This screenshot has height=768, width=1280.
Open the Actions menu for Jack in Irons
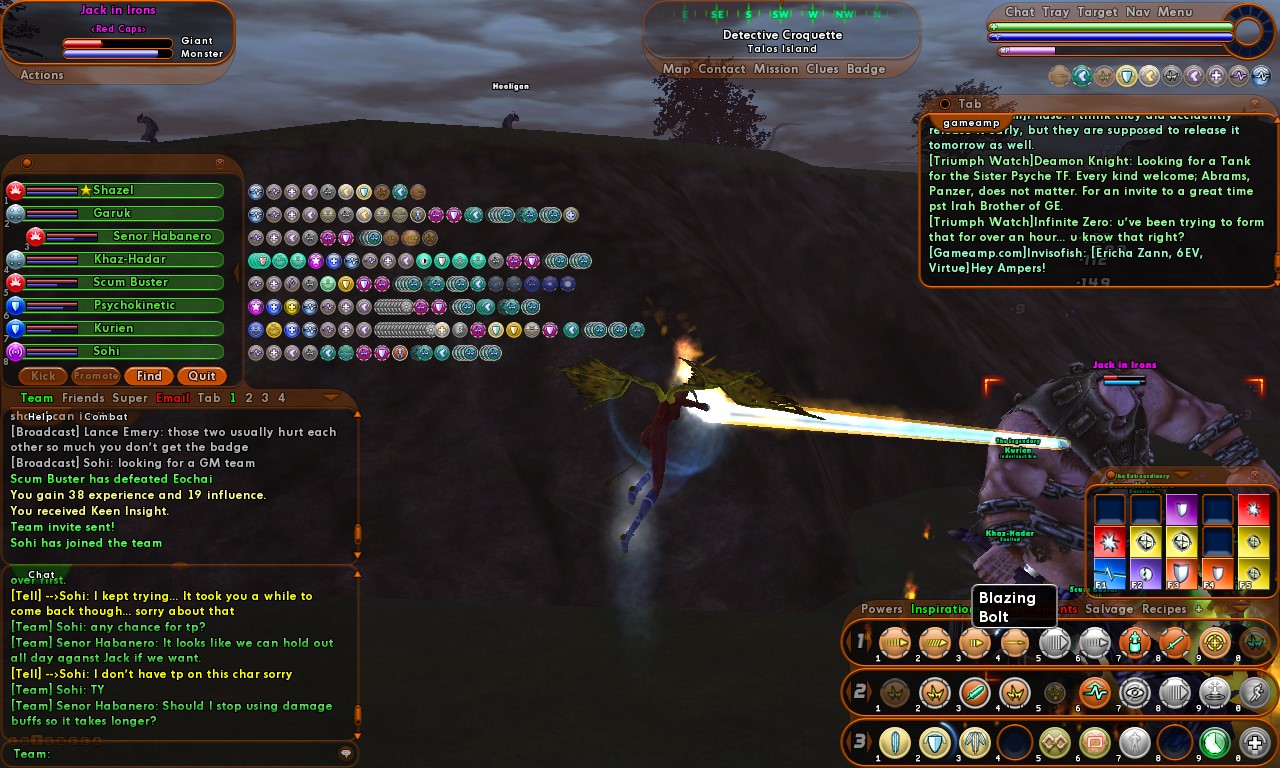pos(42,75)
